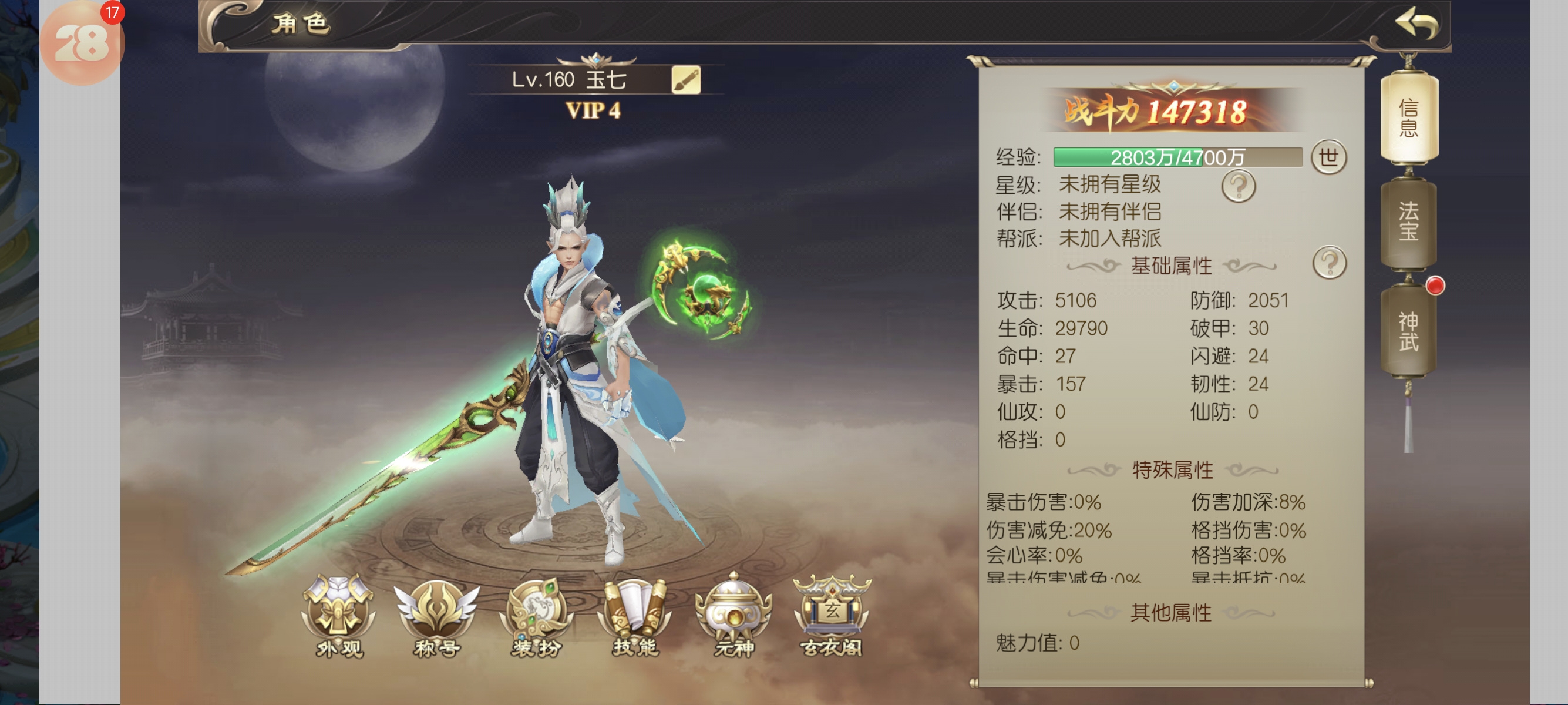Viewport: 1568px width, 705px height.
Task: Open the 外观 appearance menu
Action: pyautogui.click(x=339, y=616)
